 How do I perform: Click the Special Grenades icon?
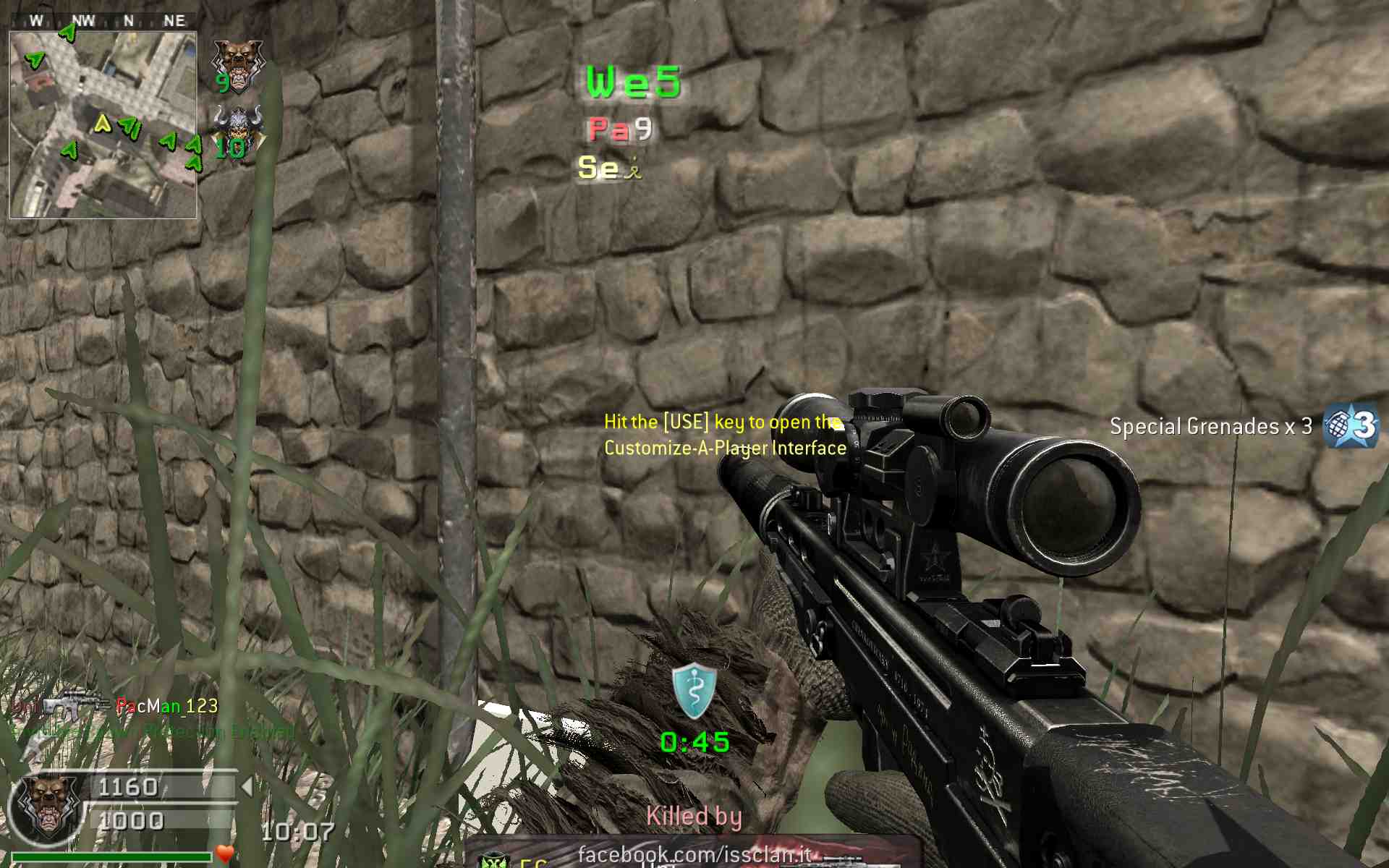(x=1350, y=426)
